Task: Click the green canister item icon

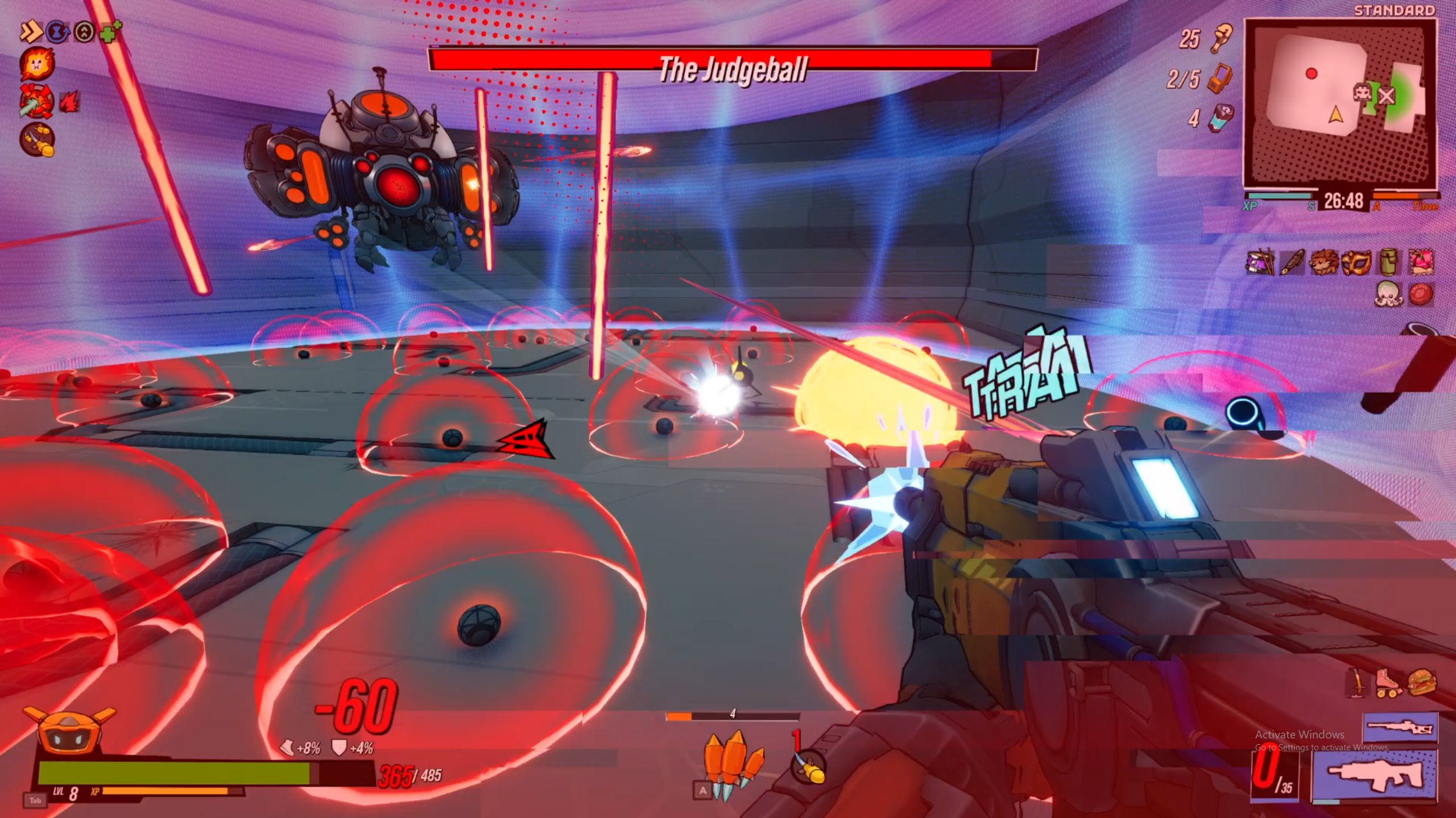Action: 1388,262
